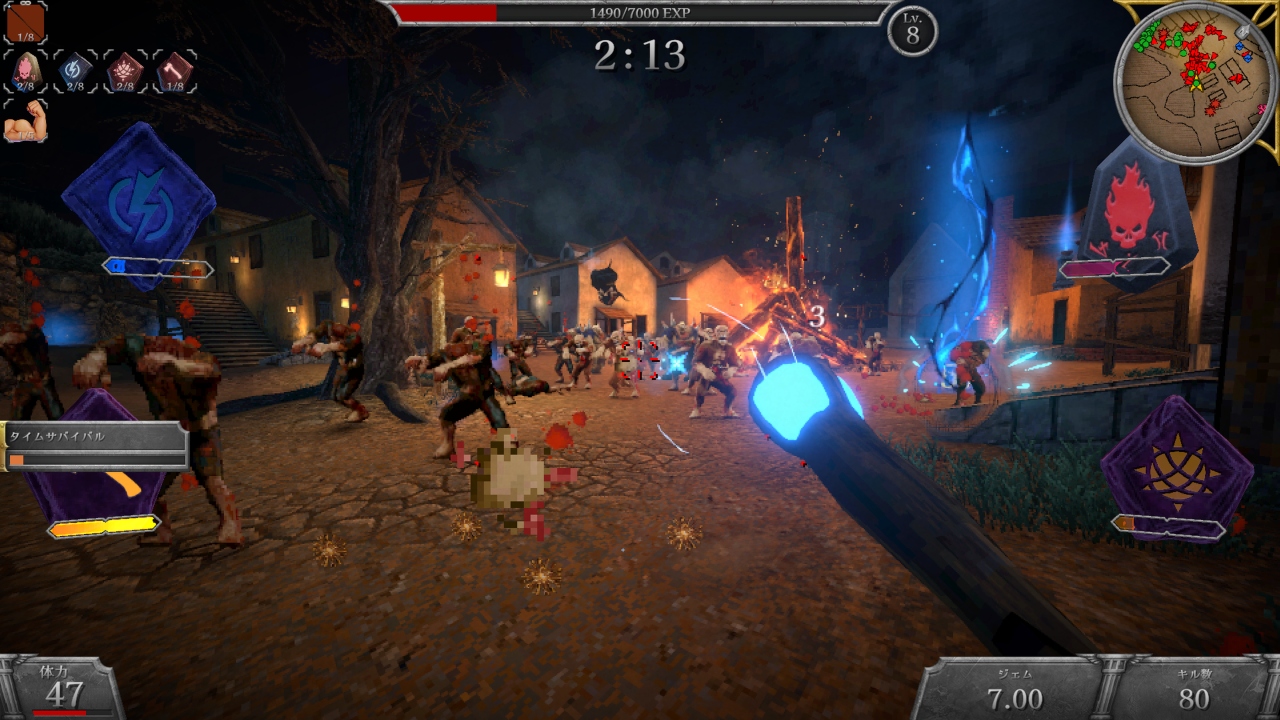
Task: Select the small axe skill icon
Action: [x=175, y=71]
